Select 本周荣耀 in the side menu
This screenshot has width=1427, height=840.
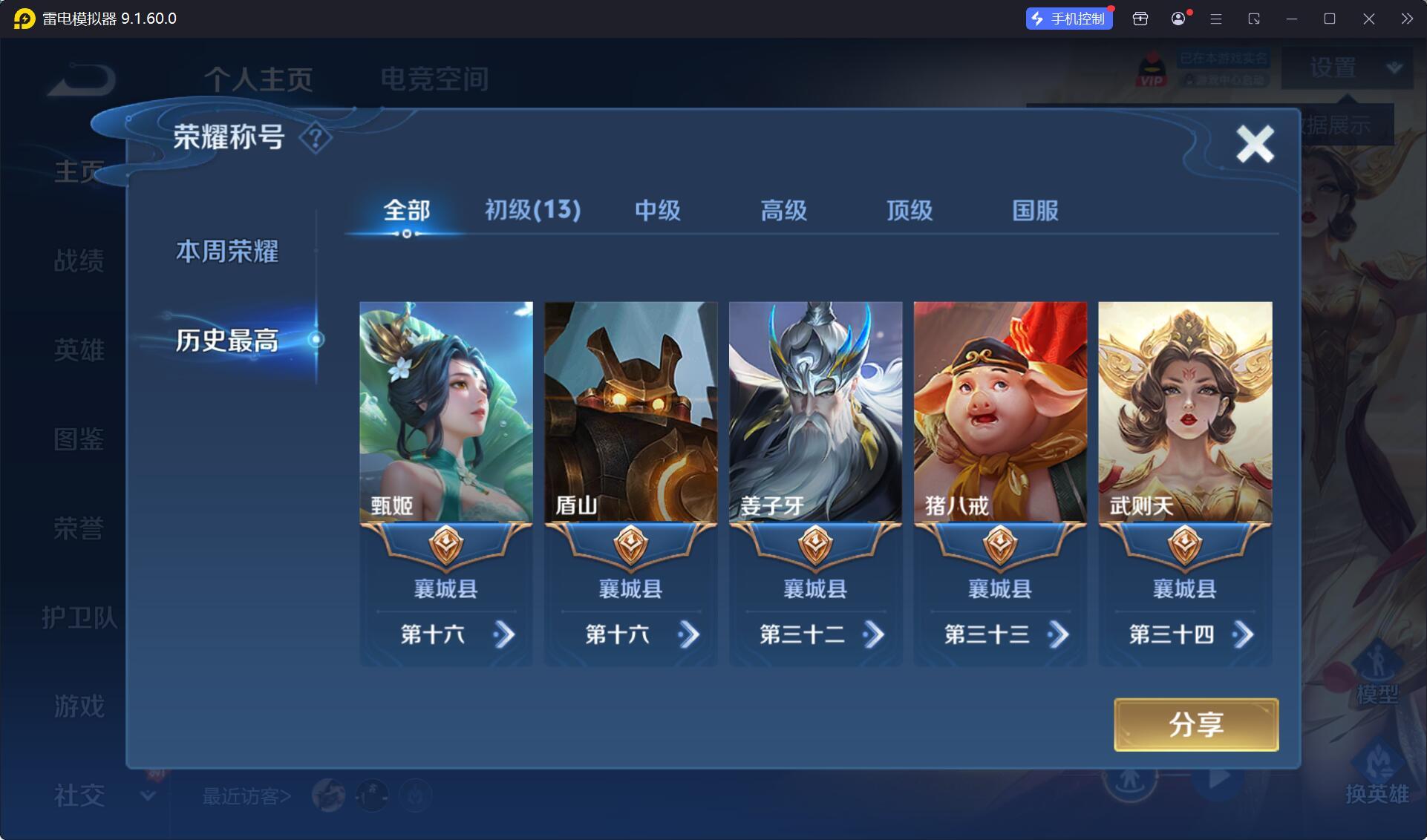click(227, 252)
